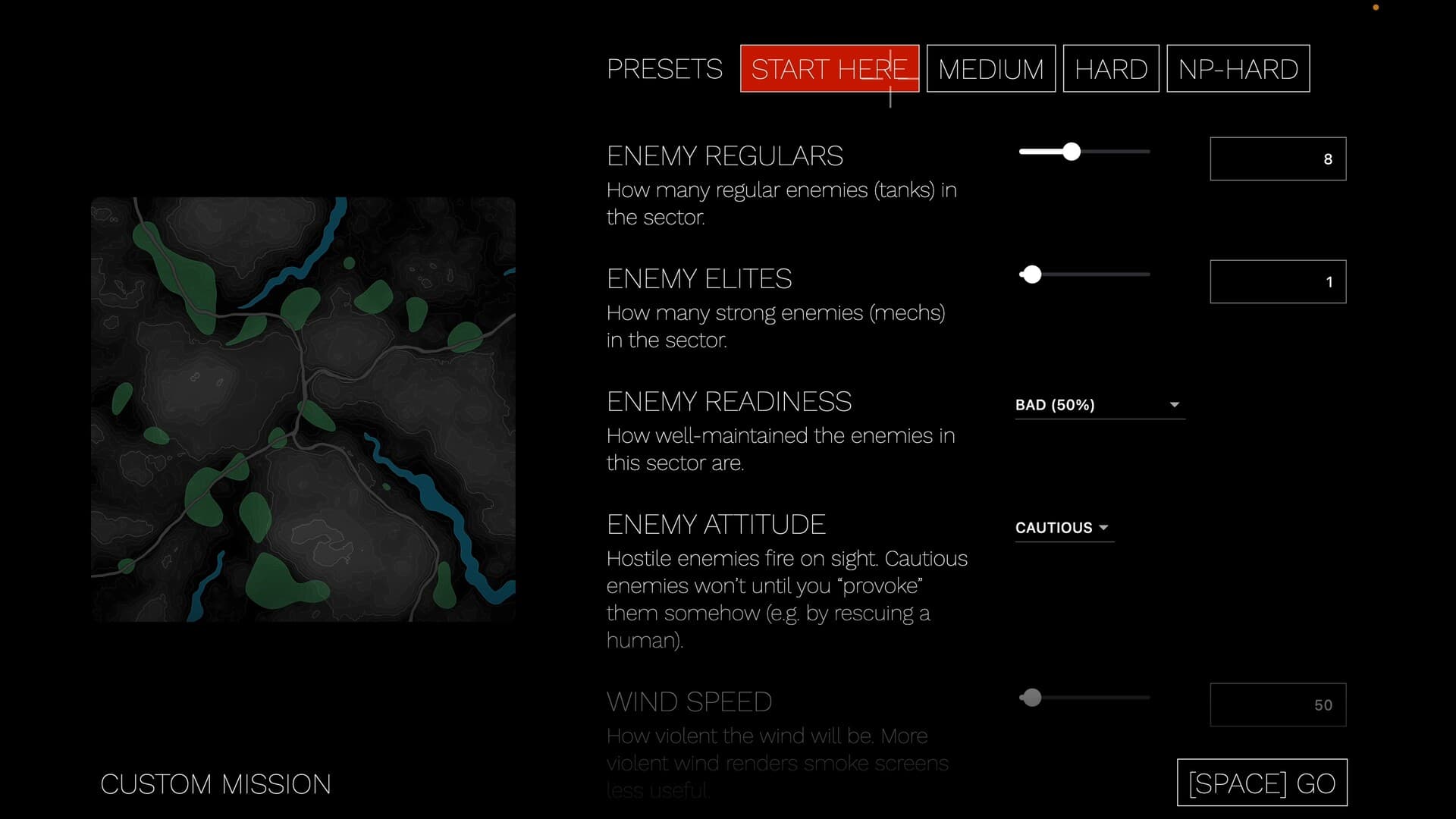Click the wind speed value field showing 50
This screenshot has height=819, width=1456.
pos(1277,704)
